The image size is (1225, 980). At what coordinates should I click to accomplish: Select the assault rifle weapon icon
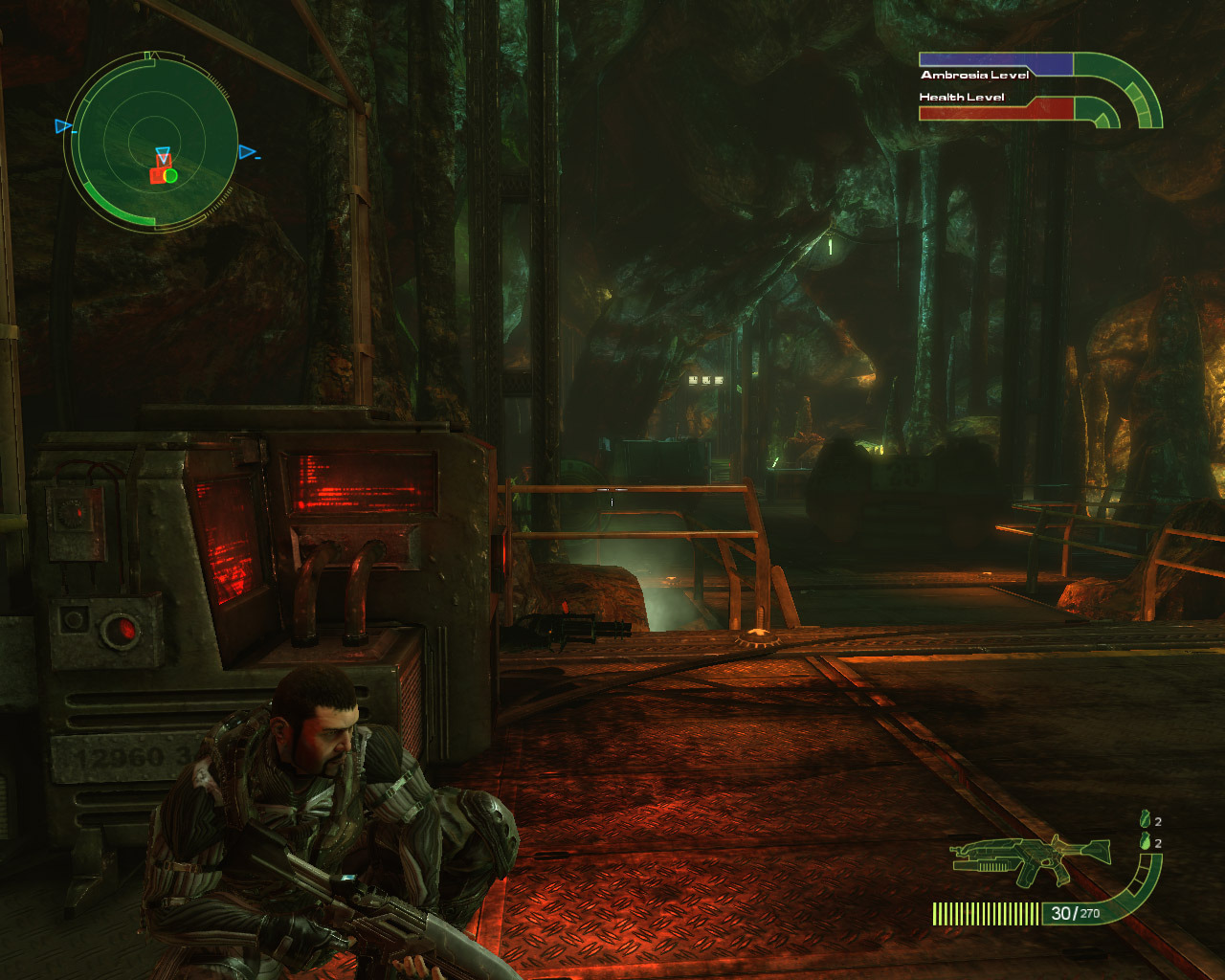click(x=1030, y=857)
